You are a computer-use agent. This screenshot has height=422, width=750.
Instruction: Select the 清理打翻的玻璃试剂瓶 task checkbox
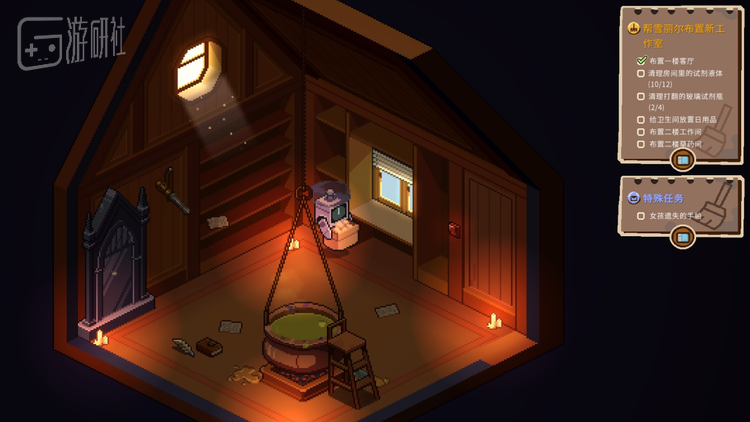[x=642, y=96]
